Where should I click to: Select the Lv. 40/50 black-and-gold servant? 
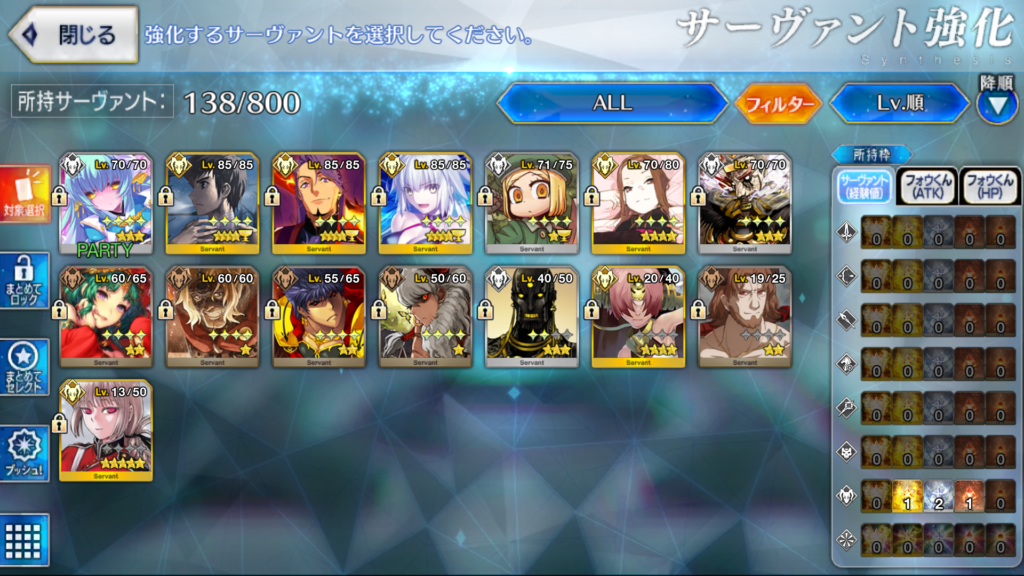tap(532, 316)
